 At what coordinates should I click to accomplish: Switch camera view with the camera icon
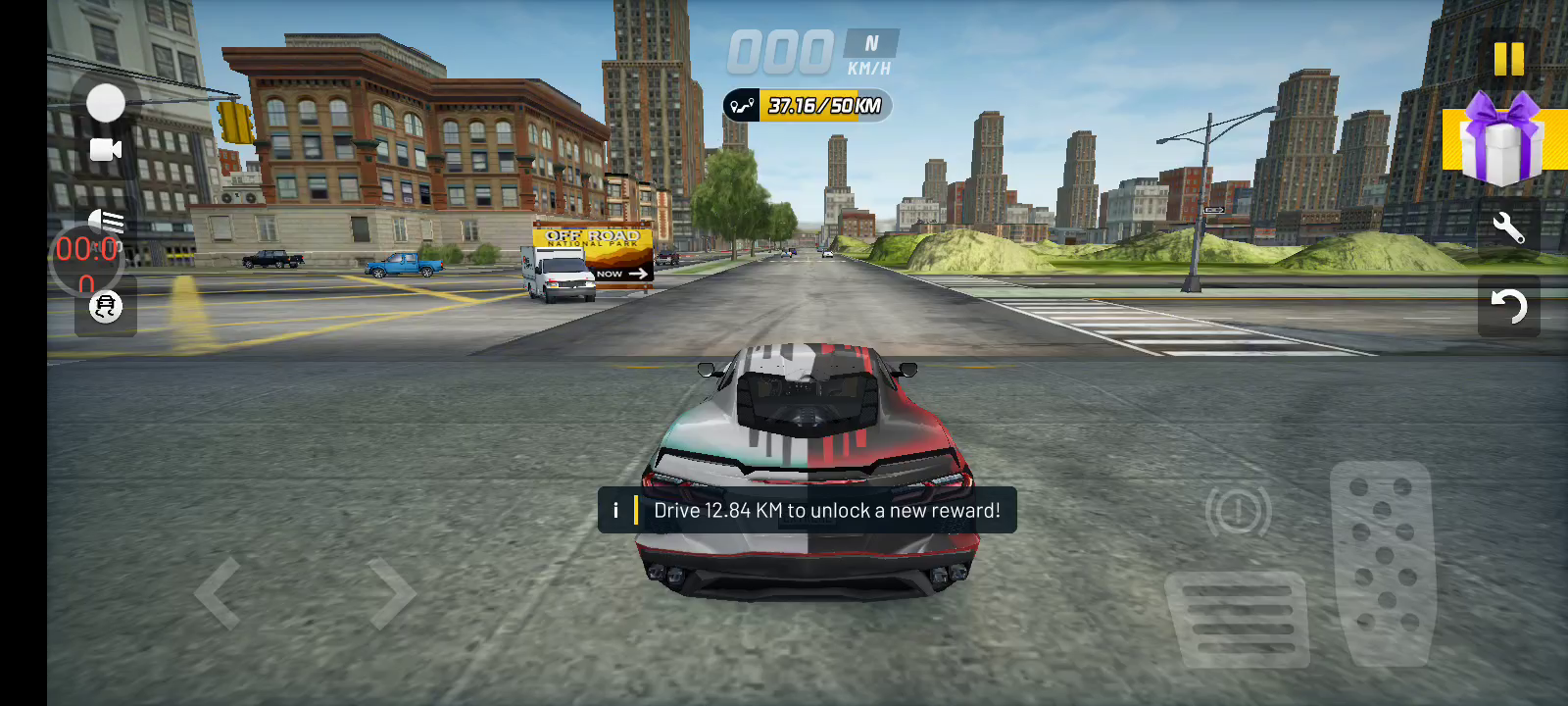click(x=106, y=149)
